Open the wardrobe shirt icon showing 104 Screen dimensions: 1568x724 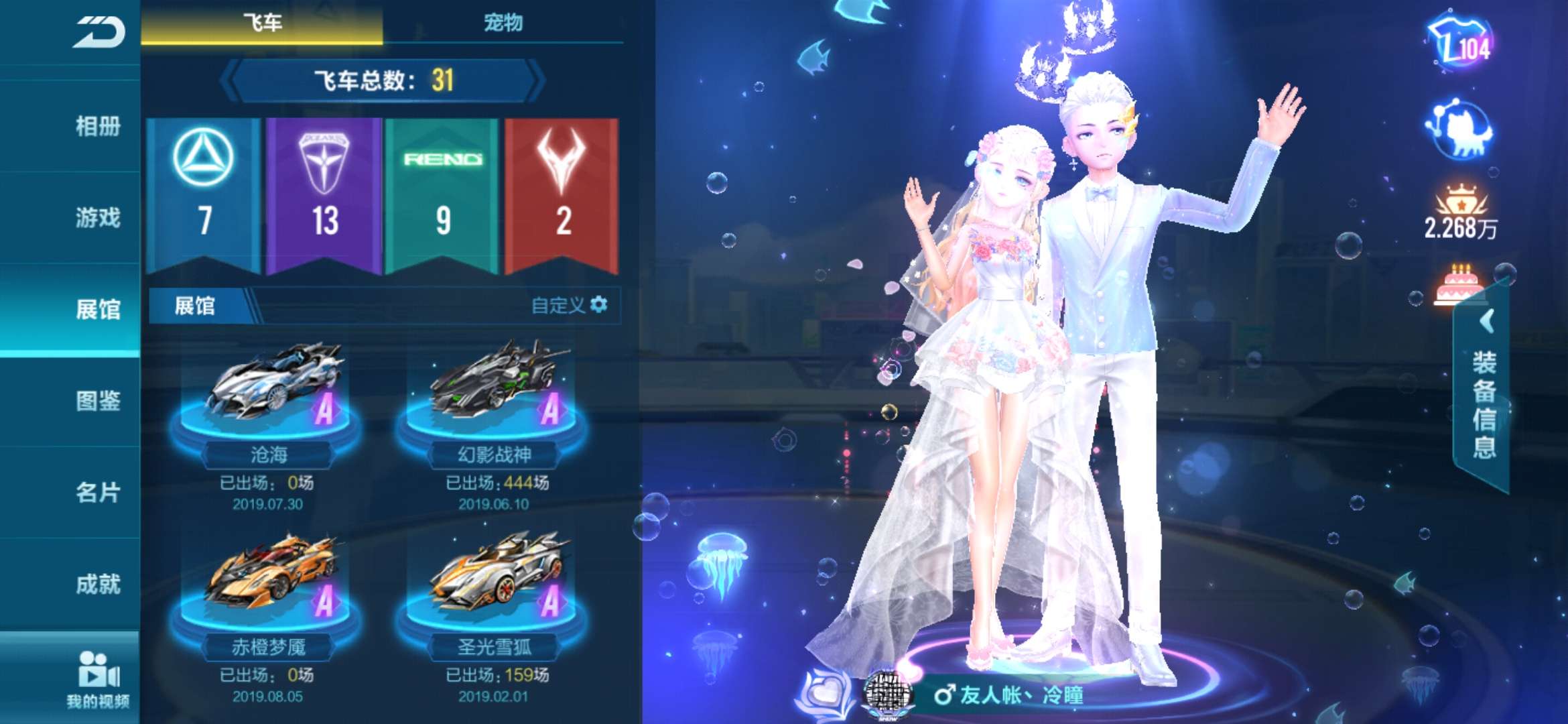pos(1459,44)
